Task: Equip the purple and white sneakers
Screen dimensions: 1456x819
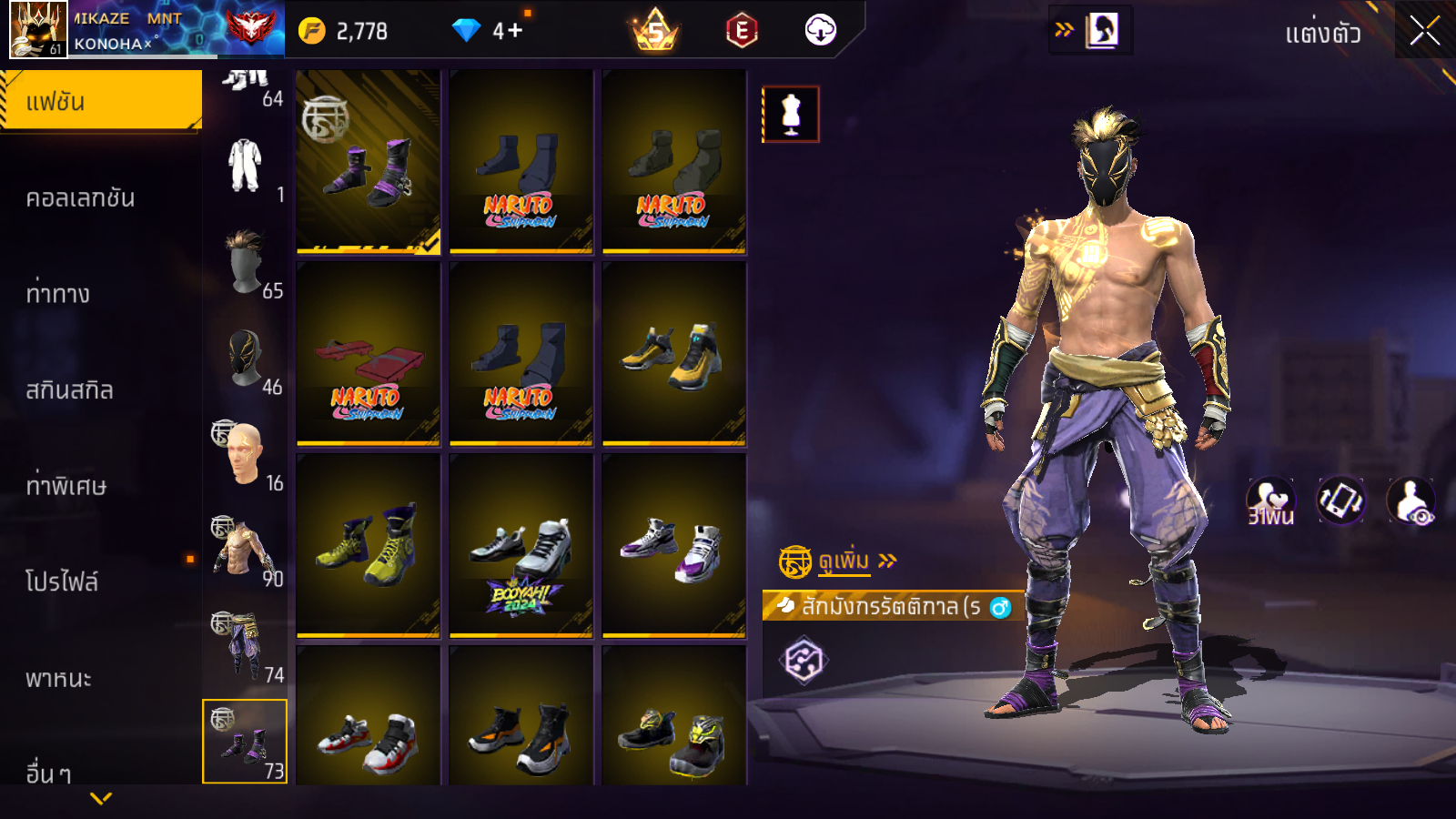Action: [674, 546]
